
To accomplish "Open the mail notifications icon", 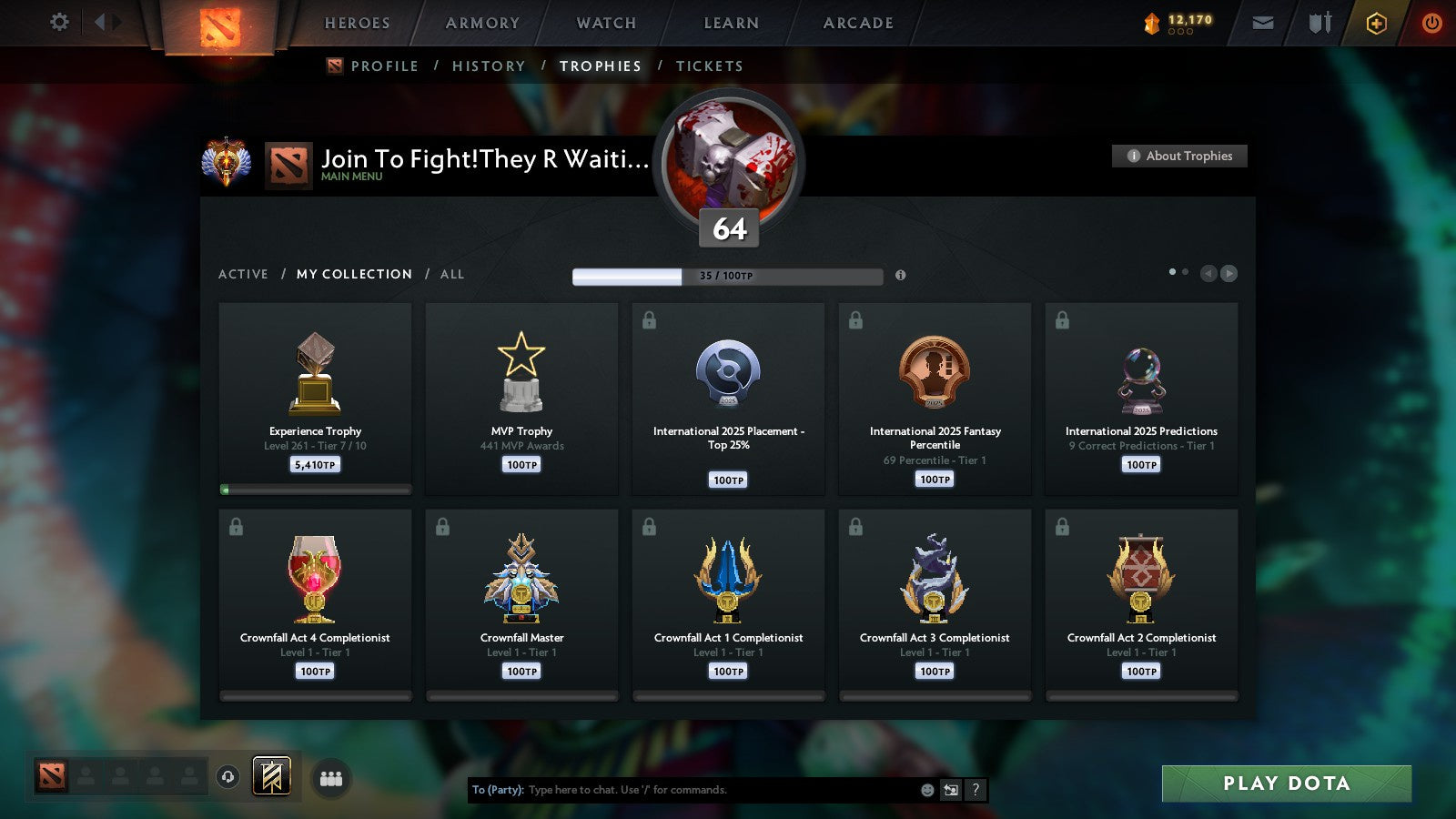I will 1261,22.
